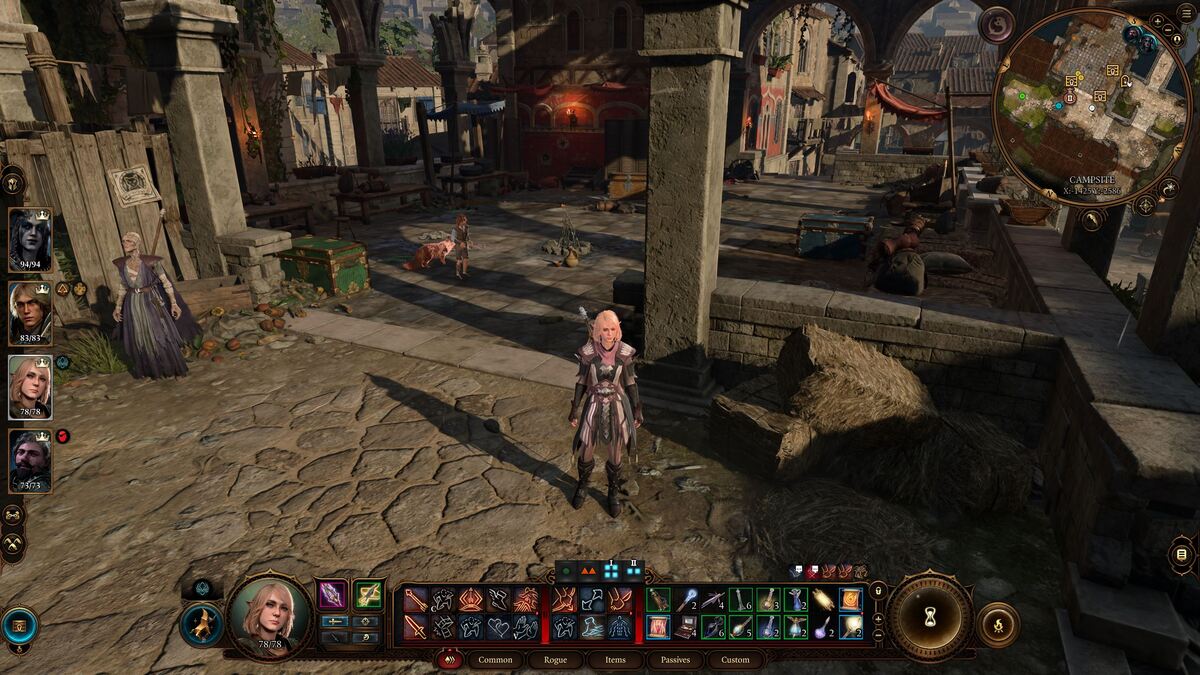Select the 94/94 HP party portrait
The image size is (1200, 675).
pos(30,239)
